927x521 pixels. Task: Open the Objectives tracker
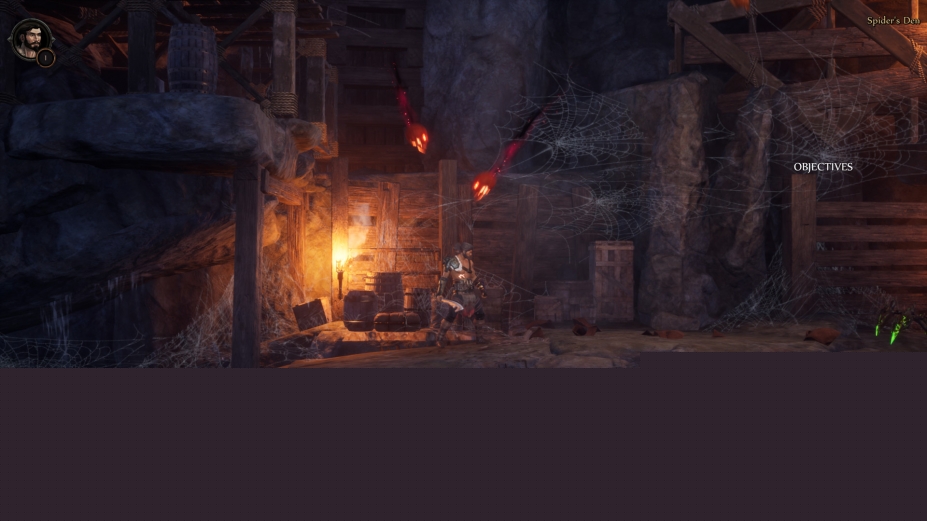(x=823, y=167)
